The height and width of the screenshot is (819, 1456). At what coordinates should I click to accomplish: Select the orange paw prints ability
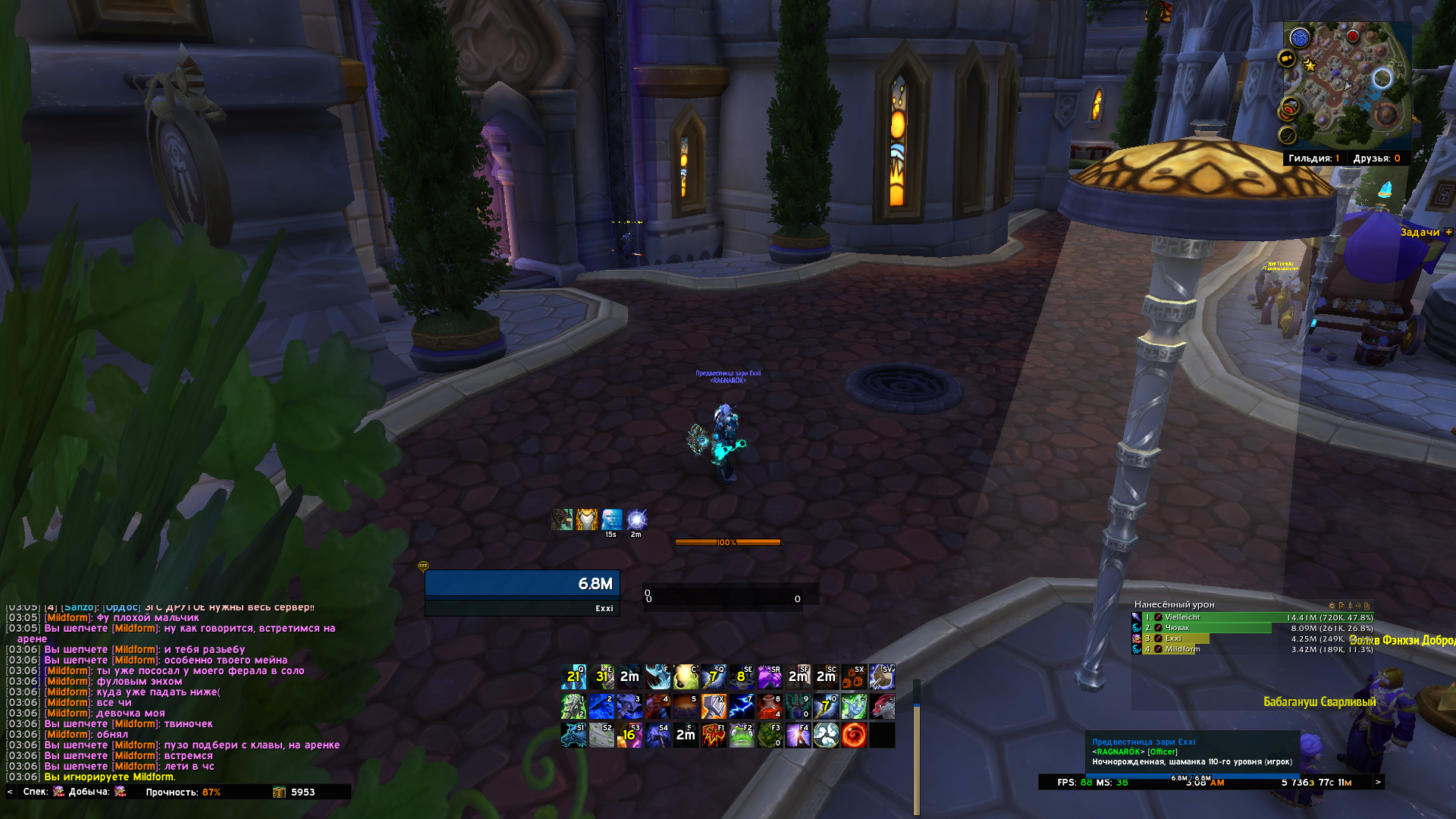(x=854, y=676)
